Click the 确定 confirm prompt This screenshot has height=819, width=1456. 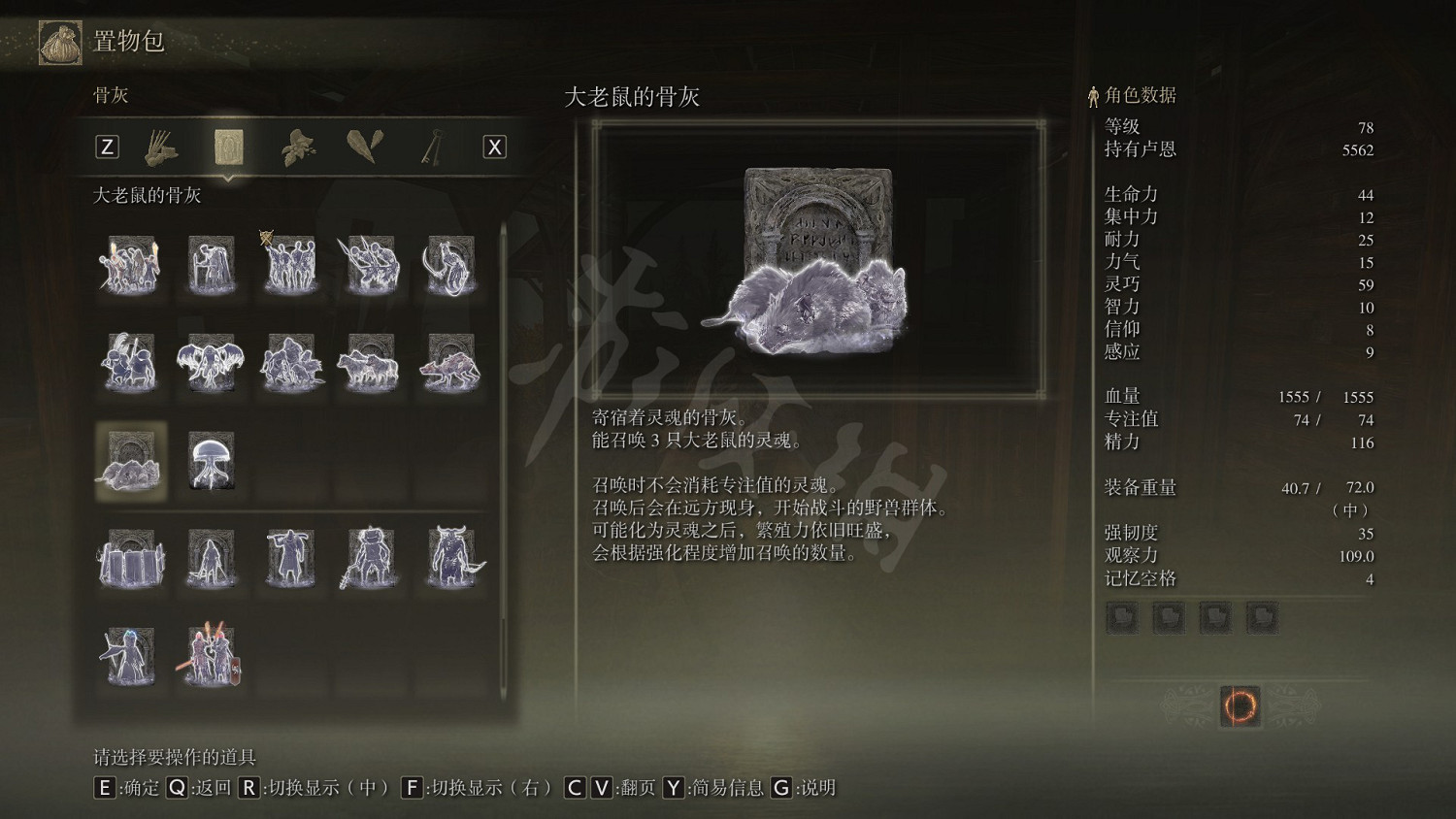click(x=104, y=788)
